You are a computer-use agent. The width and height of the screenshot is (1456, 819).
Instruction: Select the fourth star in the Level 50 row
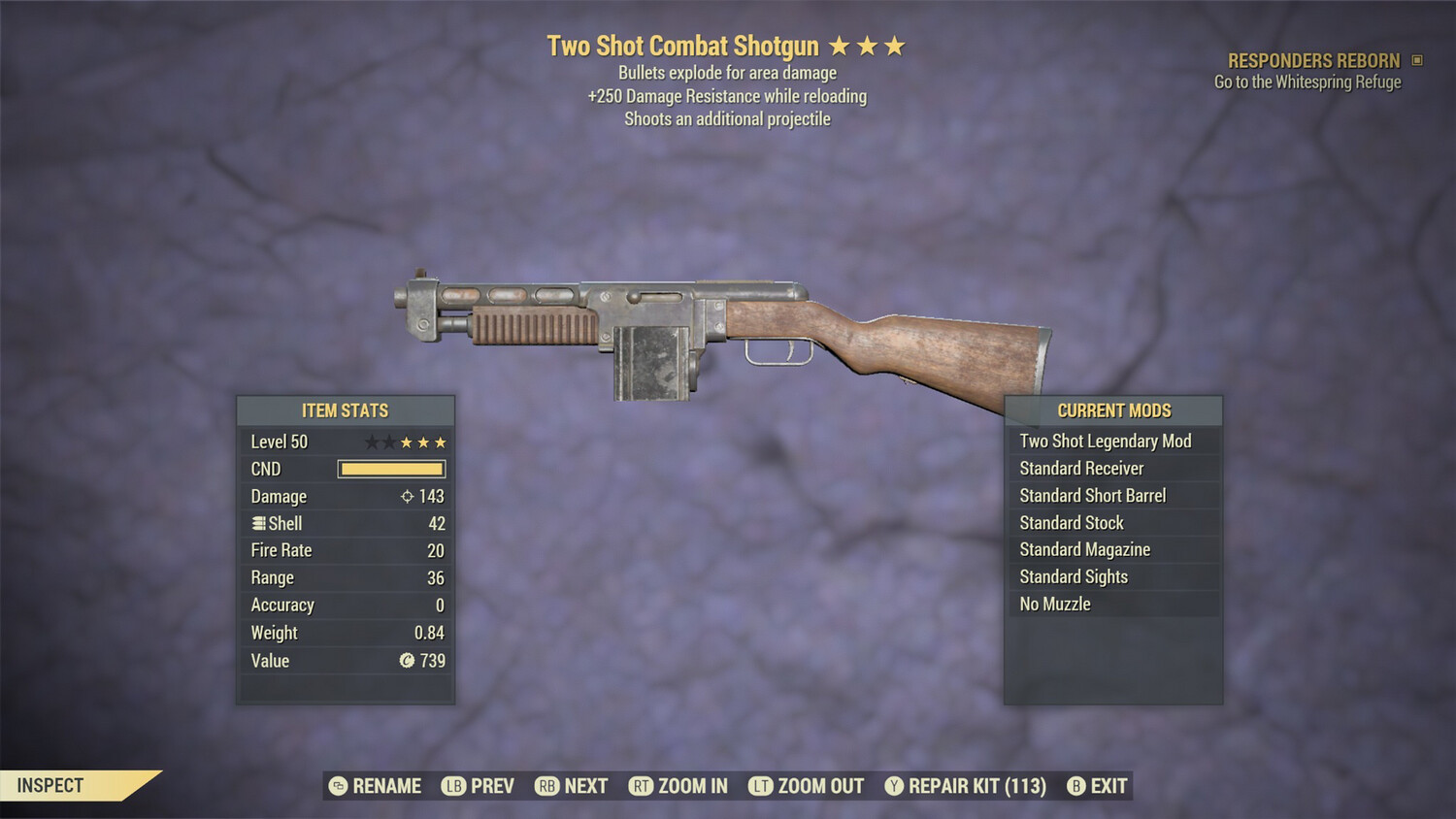[x=424, y=442]
